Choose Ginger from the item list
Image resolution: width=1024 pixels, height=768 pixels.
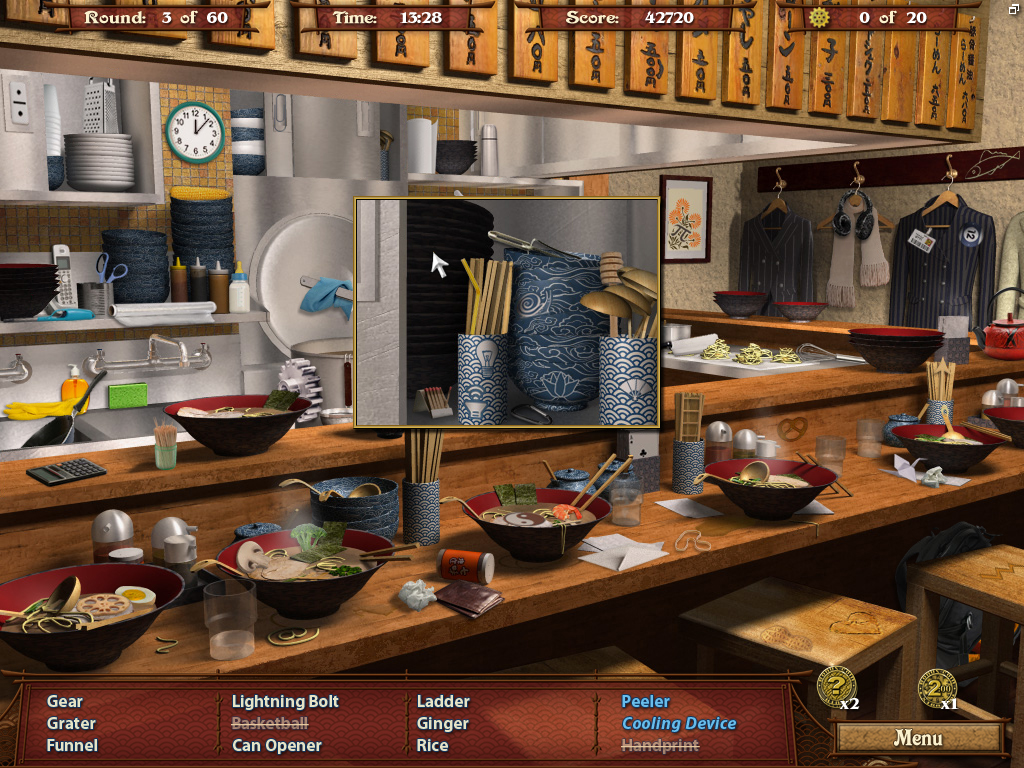443,723
